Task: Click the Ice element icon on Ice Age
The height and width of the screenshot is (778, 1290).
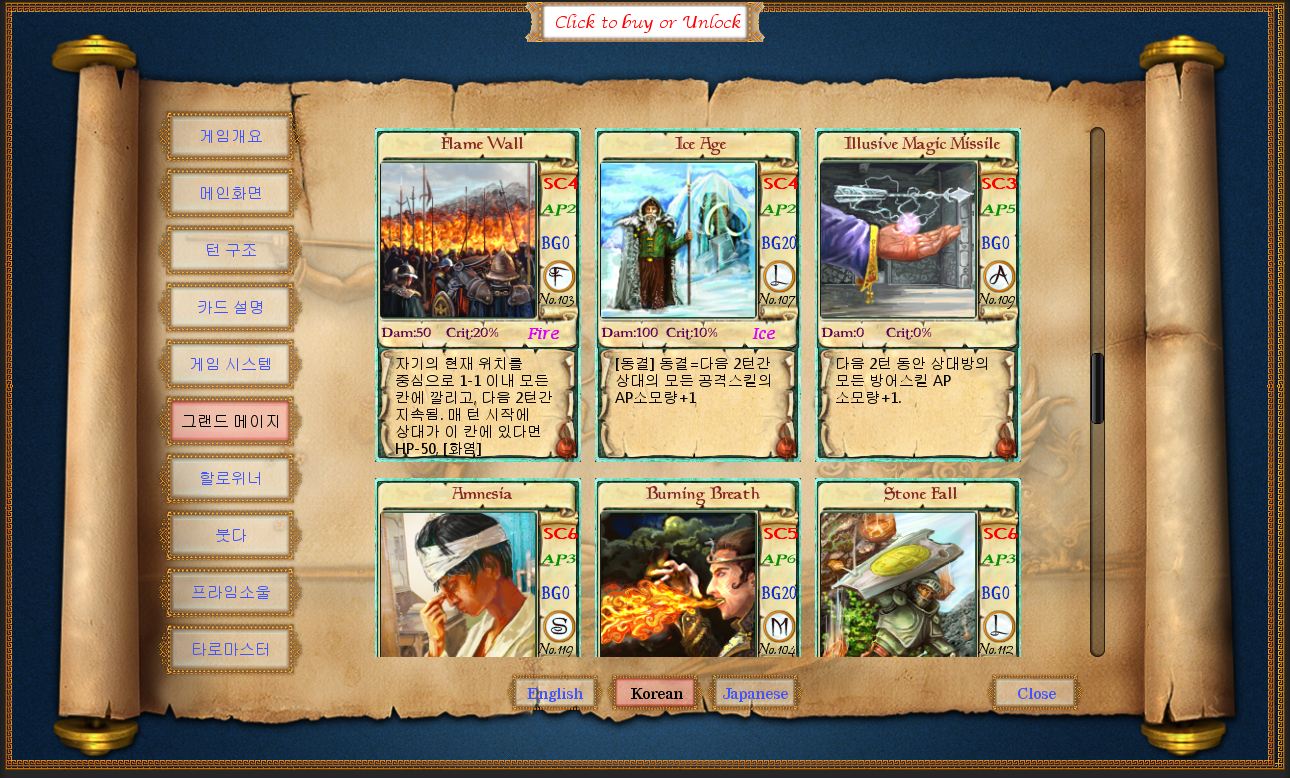Action: click(778, 277)
